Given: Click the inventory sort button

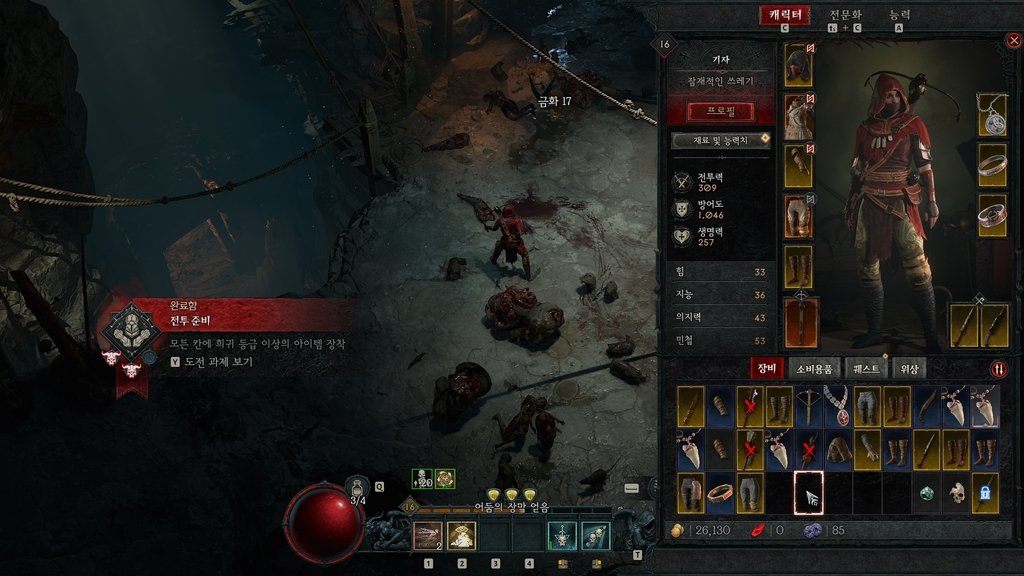Looking at the screenshot, I should [x=999, y=368].
